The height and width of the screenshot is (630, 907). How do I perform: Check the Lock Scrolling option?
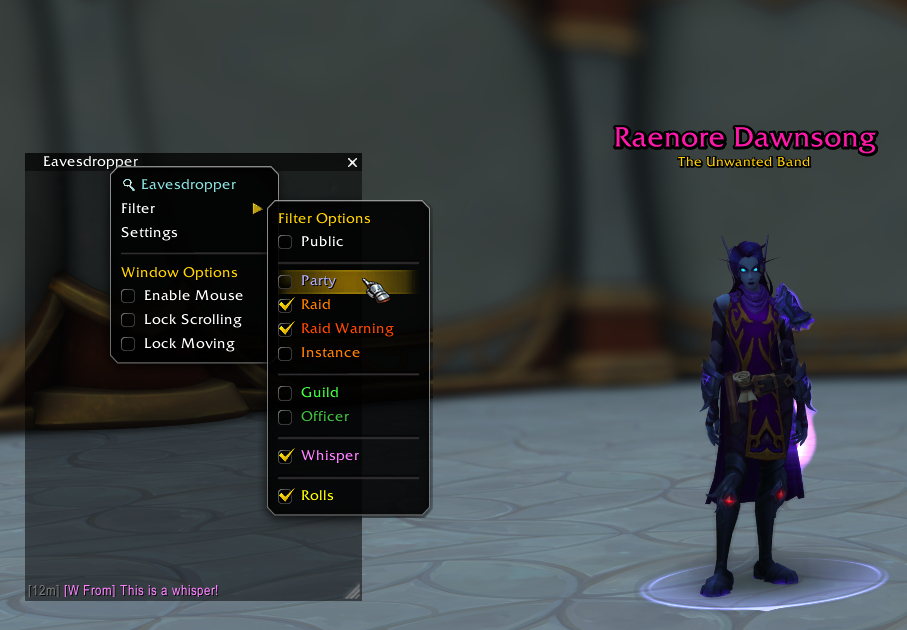128,320
